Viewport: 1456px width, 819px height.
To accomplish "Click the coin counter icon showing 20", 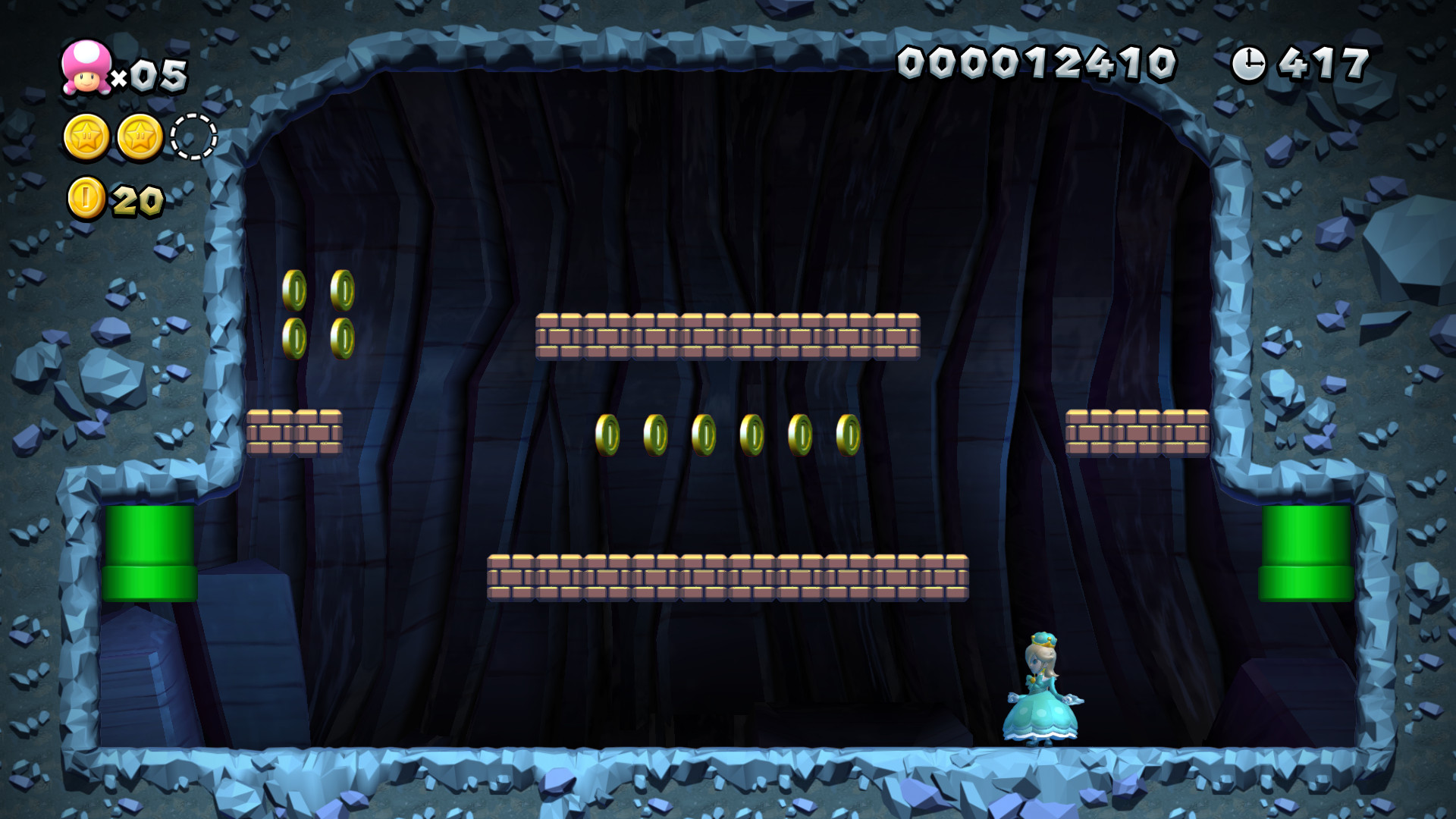I will pyautogui.click(x=87, y=196).
